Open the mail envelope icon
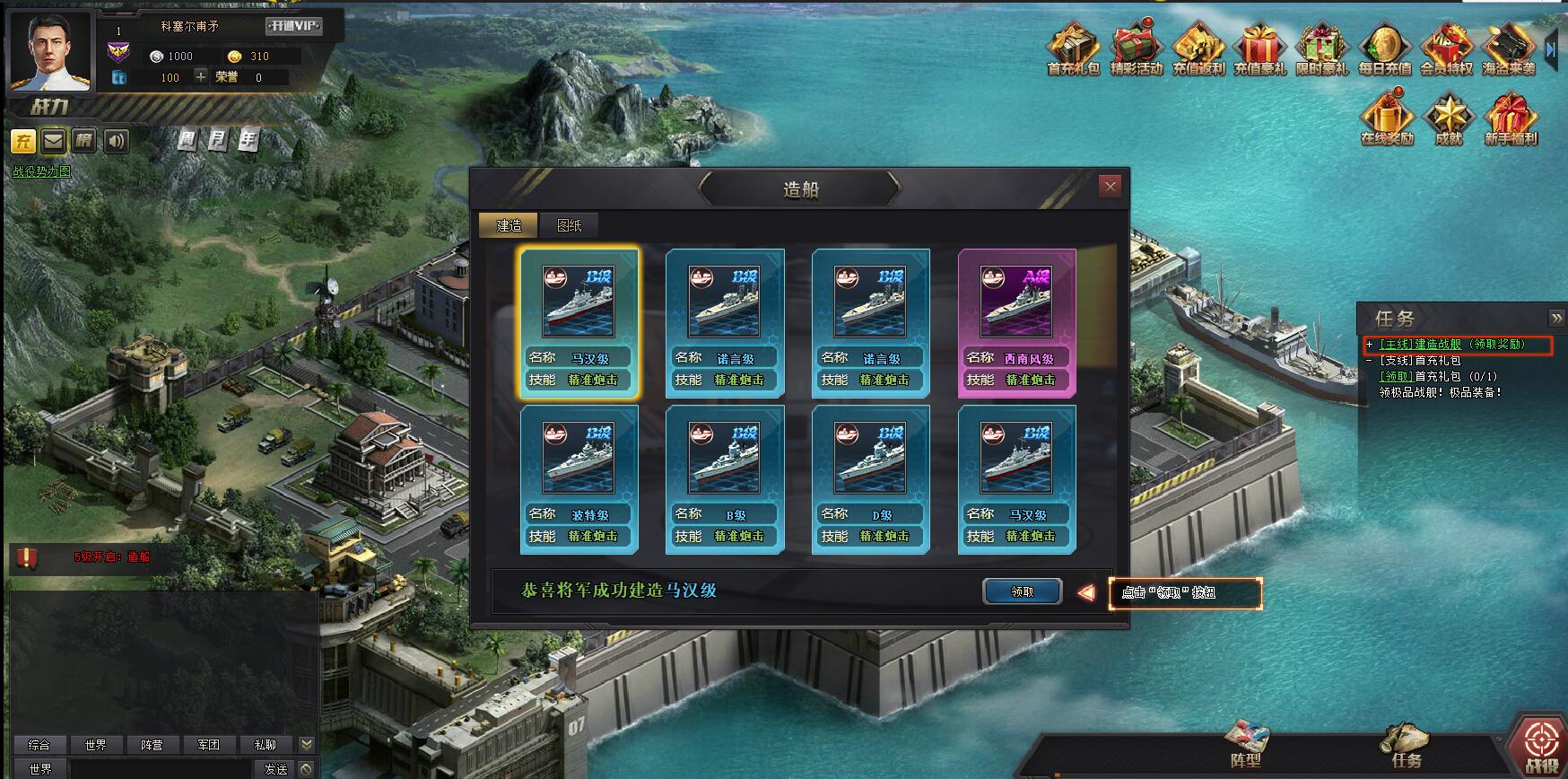This screenshot has height=779, width=1568. click(x=54, y=141)
